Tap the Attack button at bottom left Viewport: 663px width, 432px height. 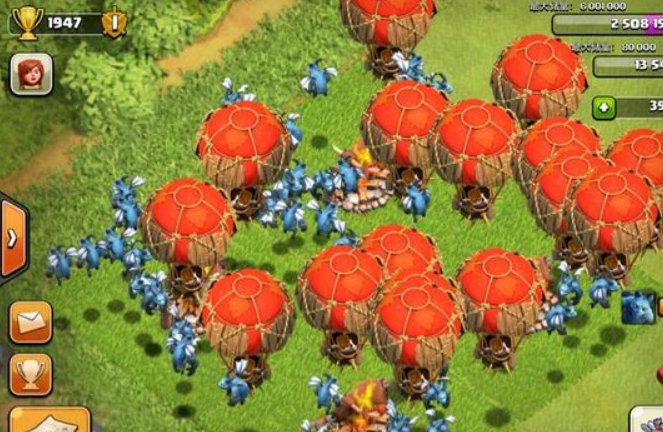tap(35, 420)
